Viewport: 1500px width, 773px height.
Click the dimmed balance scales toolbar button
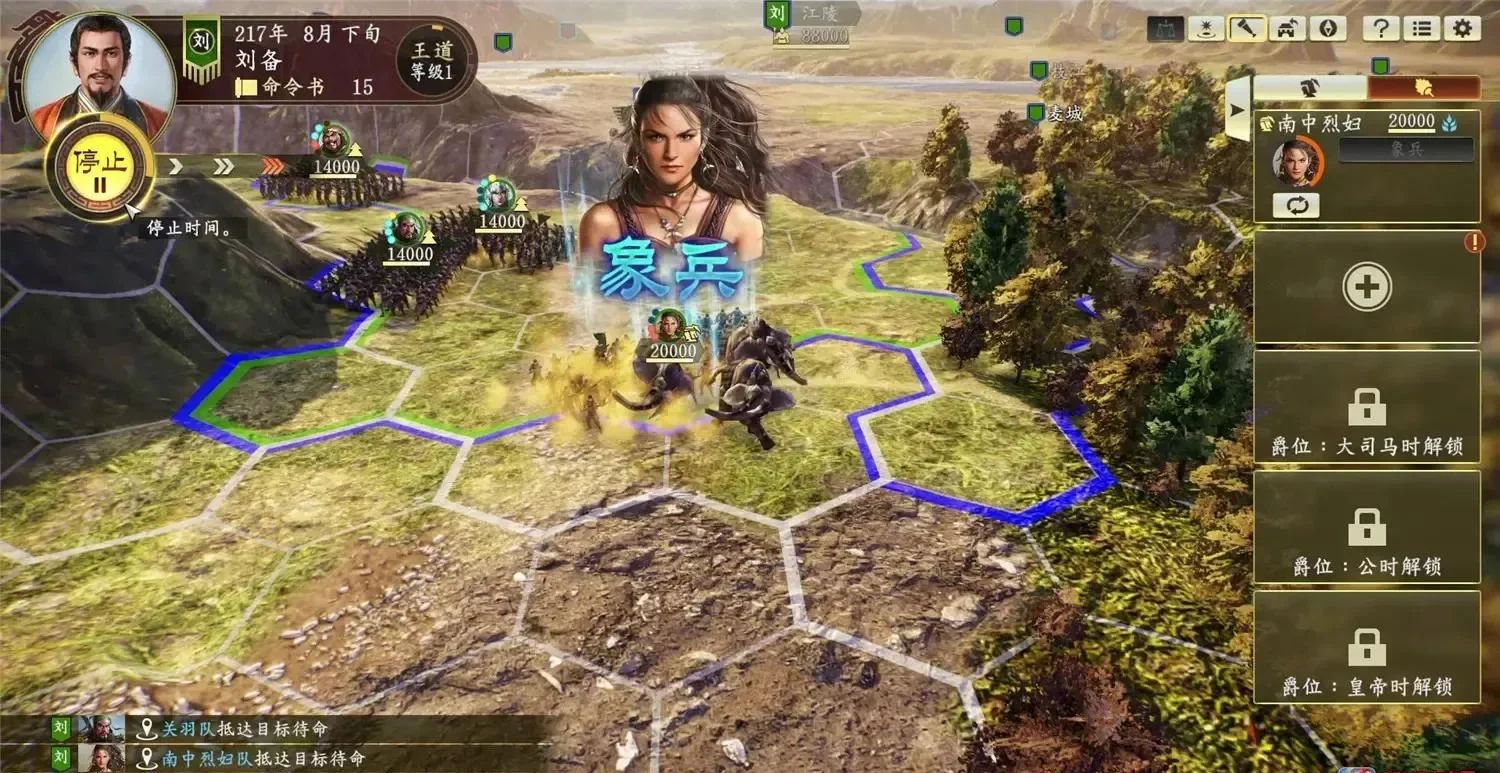1165,28
